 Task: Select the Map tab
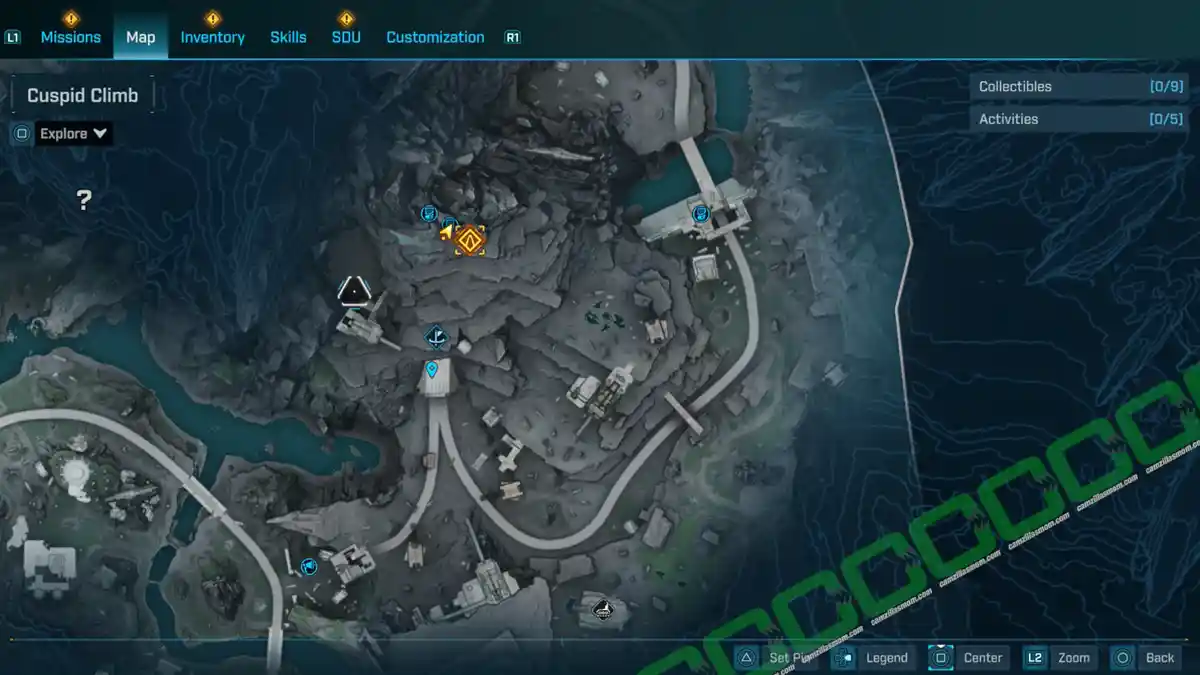140,37
